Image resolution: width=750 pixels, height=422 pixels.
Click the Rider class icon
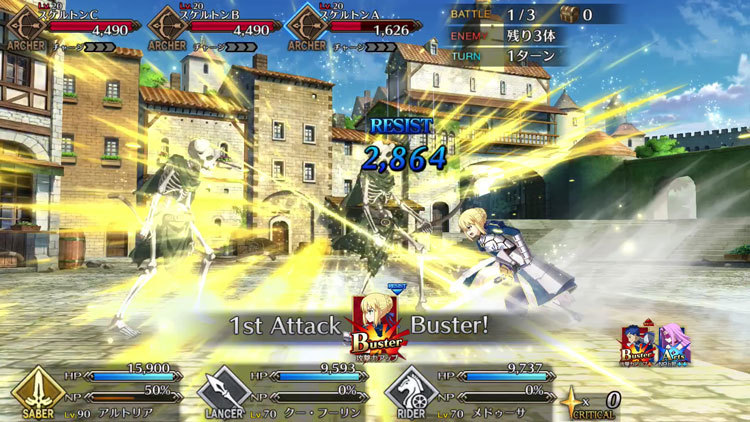(410, 390)
